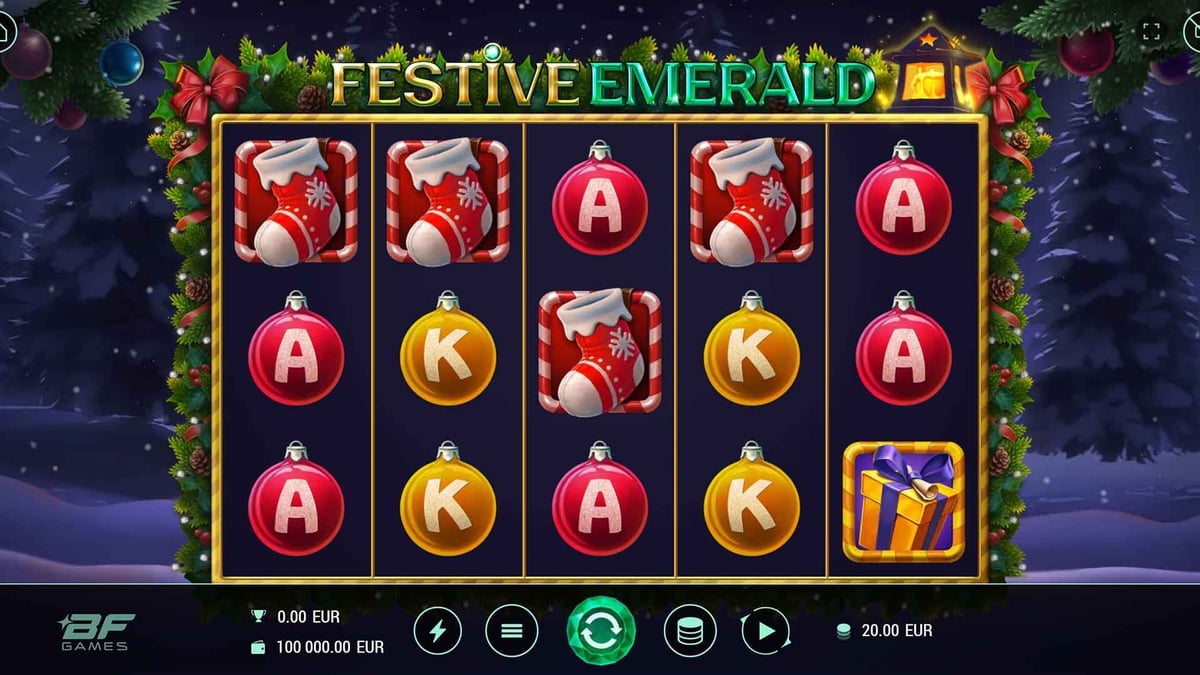1200x675 pixels.
Task: Go to lobby via the home icon
Action: click(x=5, y=31)
